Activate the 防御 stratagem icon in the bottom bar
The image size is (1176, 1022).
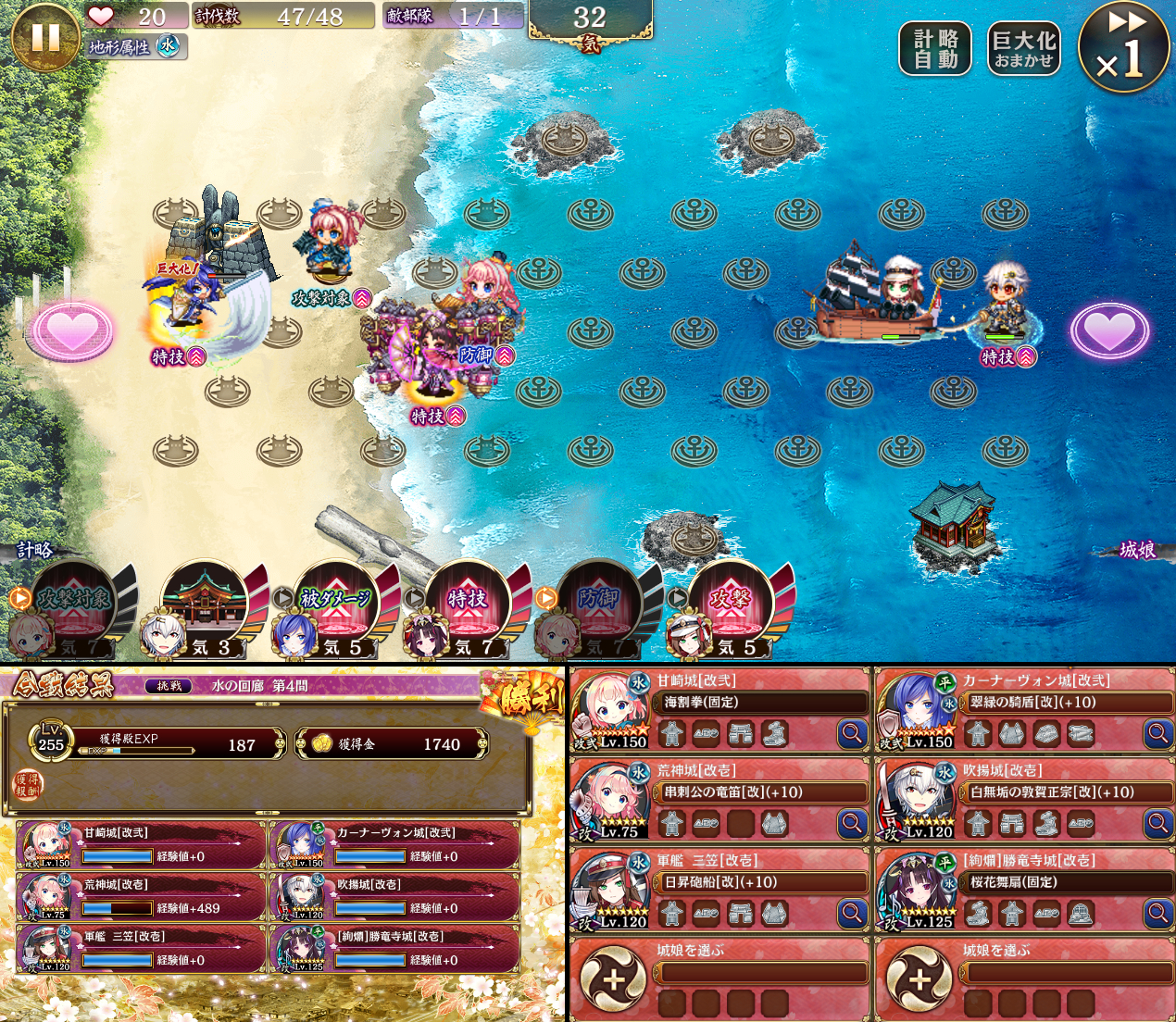(x=599, y=602)
